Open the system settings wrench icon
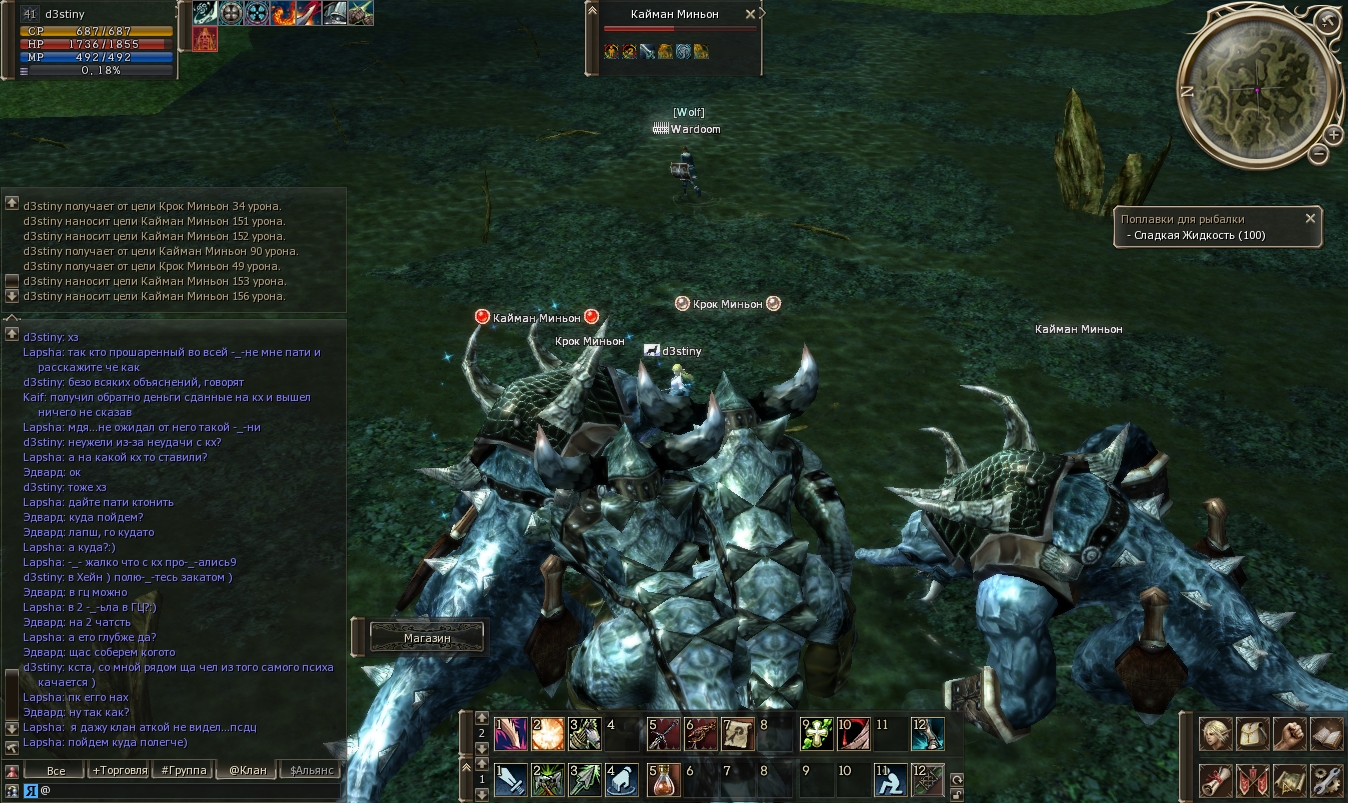 (1327, 780)
